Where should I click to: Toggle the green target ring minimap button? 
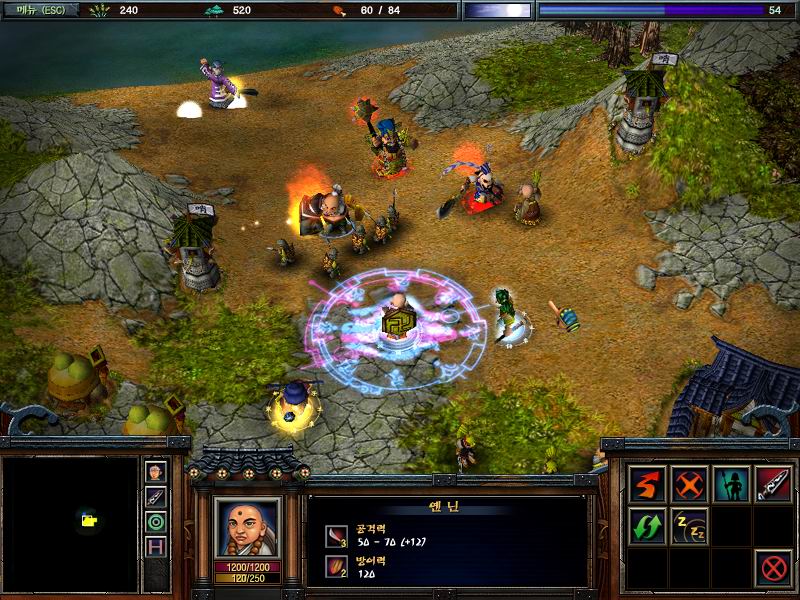156,521
